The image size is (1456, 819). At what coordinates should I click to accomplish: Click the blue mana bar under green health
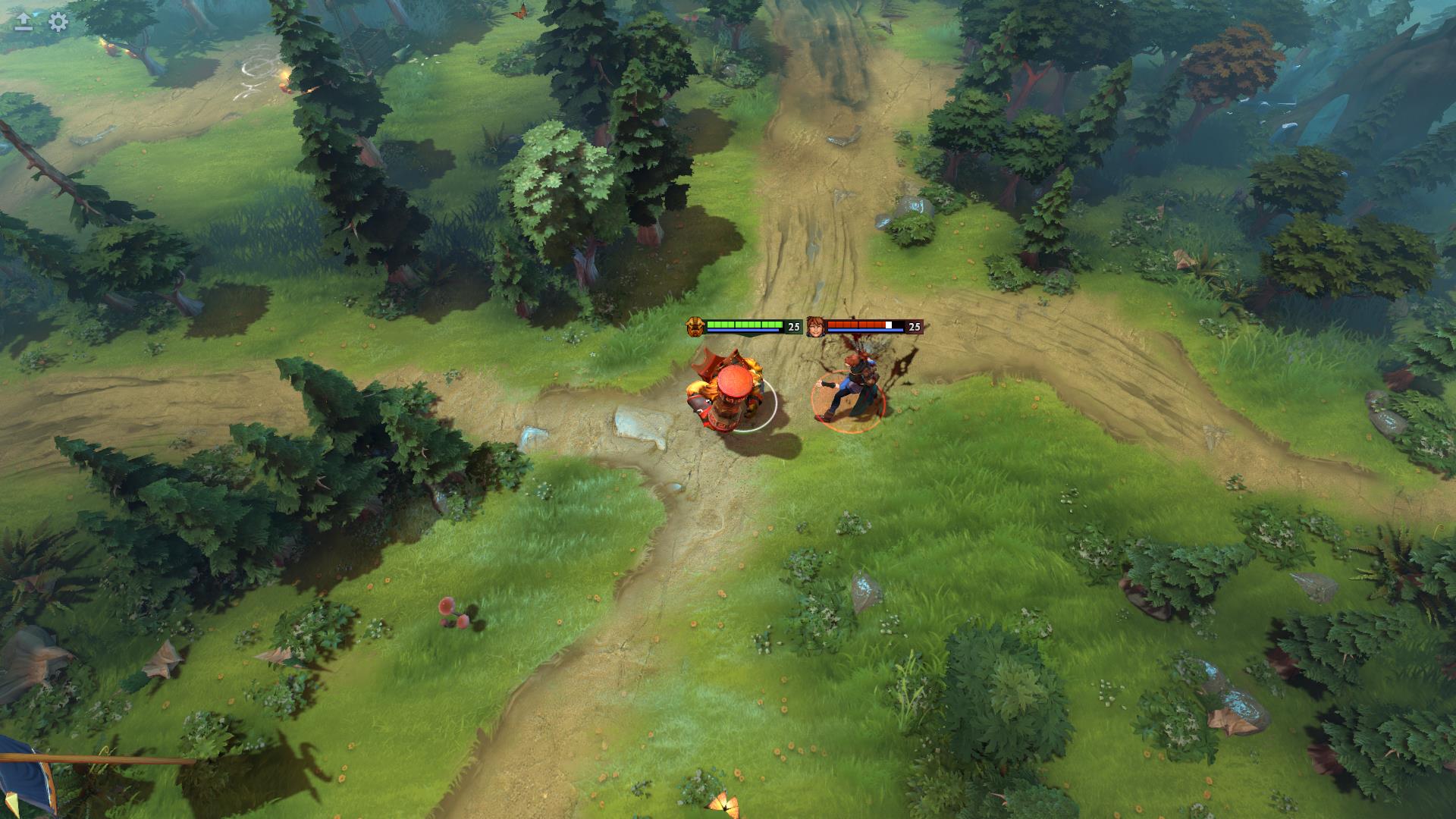pos(743,332)
